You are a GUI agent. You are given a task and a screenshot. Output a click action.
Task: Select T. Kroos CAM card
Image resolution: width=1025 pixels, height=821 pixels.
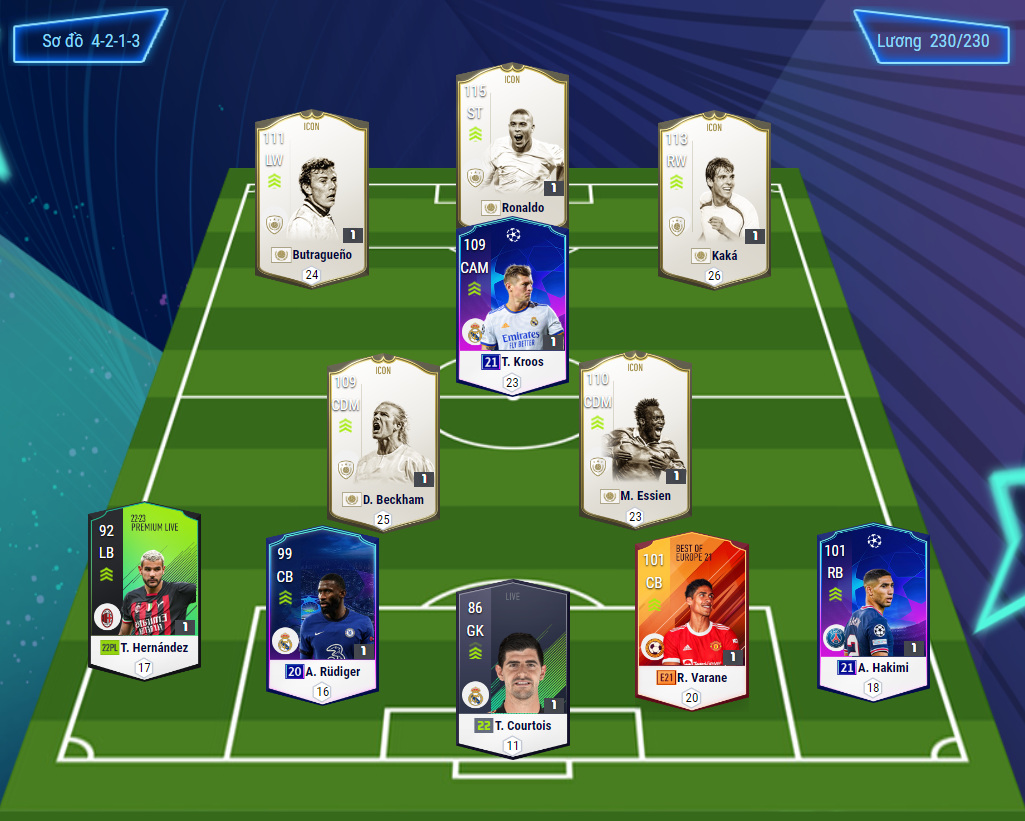click(512, 300)
